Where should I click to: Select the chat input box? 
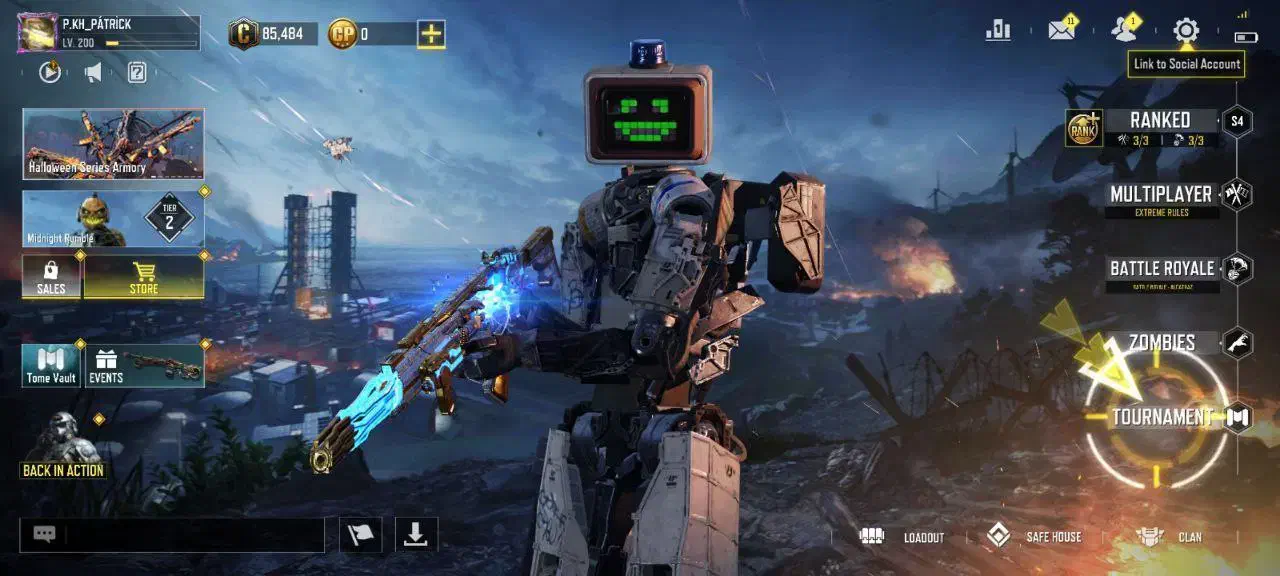pos(194,535)
